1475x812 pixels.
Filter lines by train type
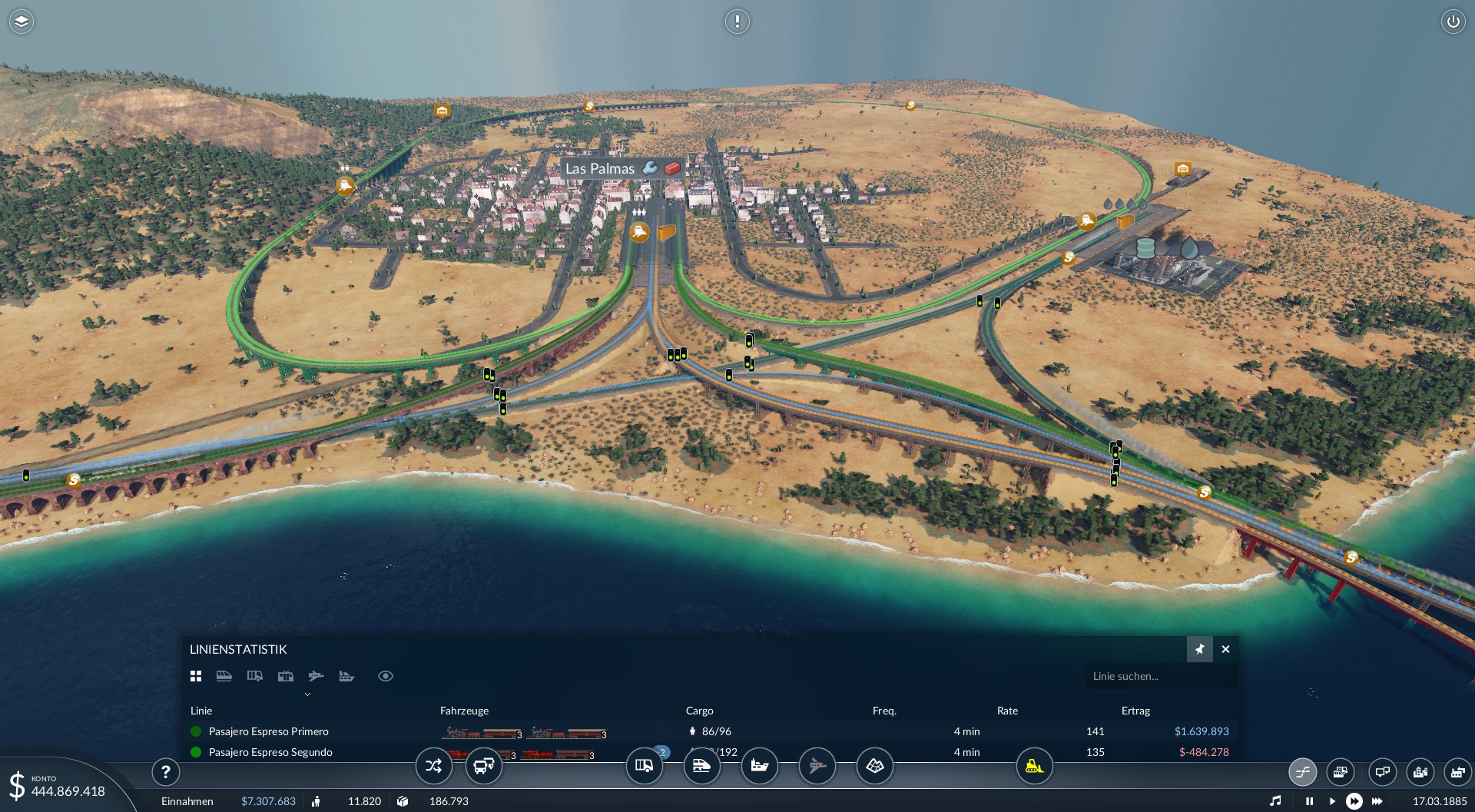[224, 676]
